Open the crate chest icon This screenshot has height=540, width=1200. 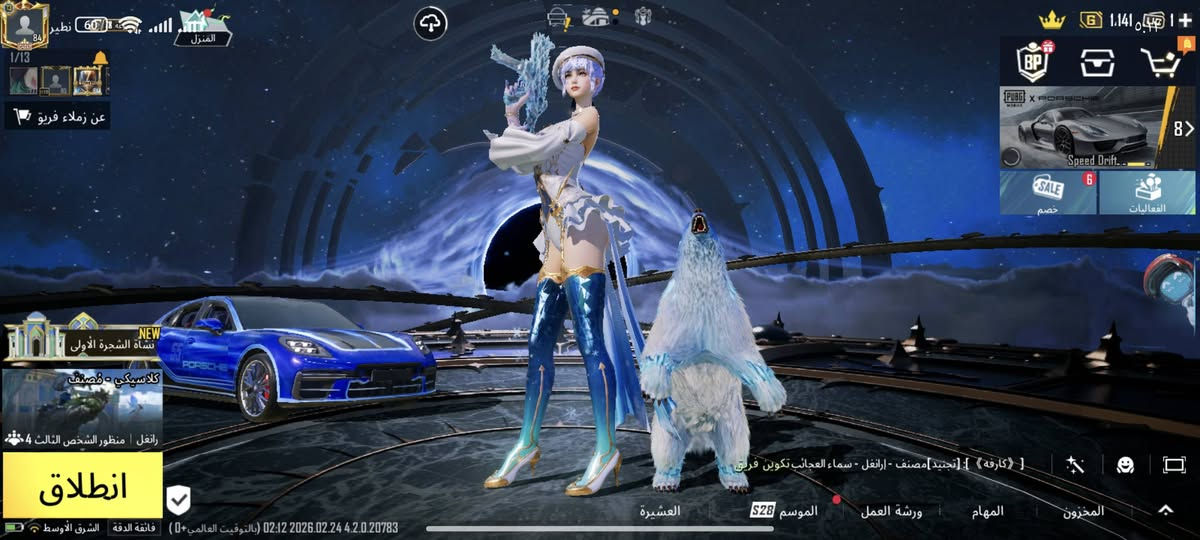tap(1097, 62)
